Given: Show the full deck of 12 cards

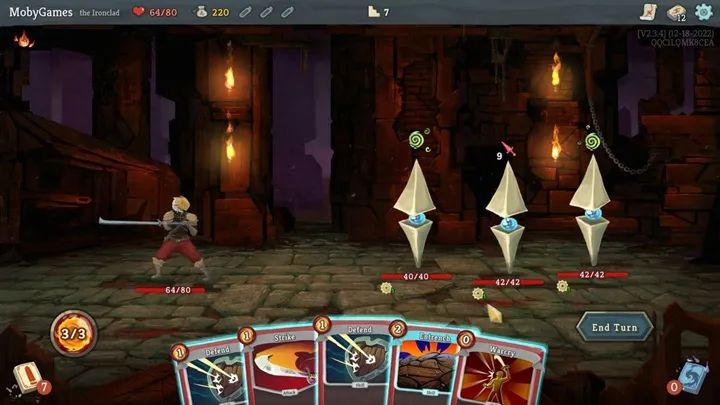Looking at the screenshot, I should (x=676, y=12).
